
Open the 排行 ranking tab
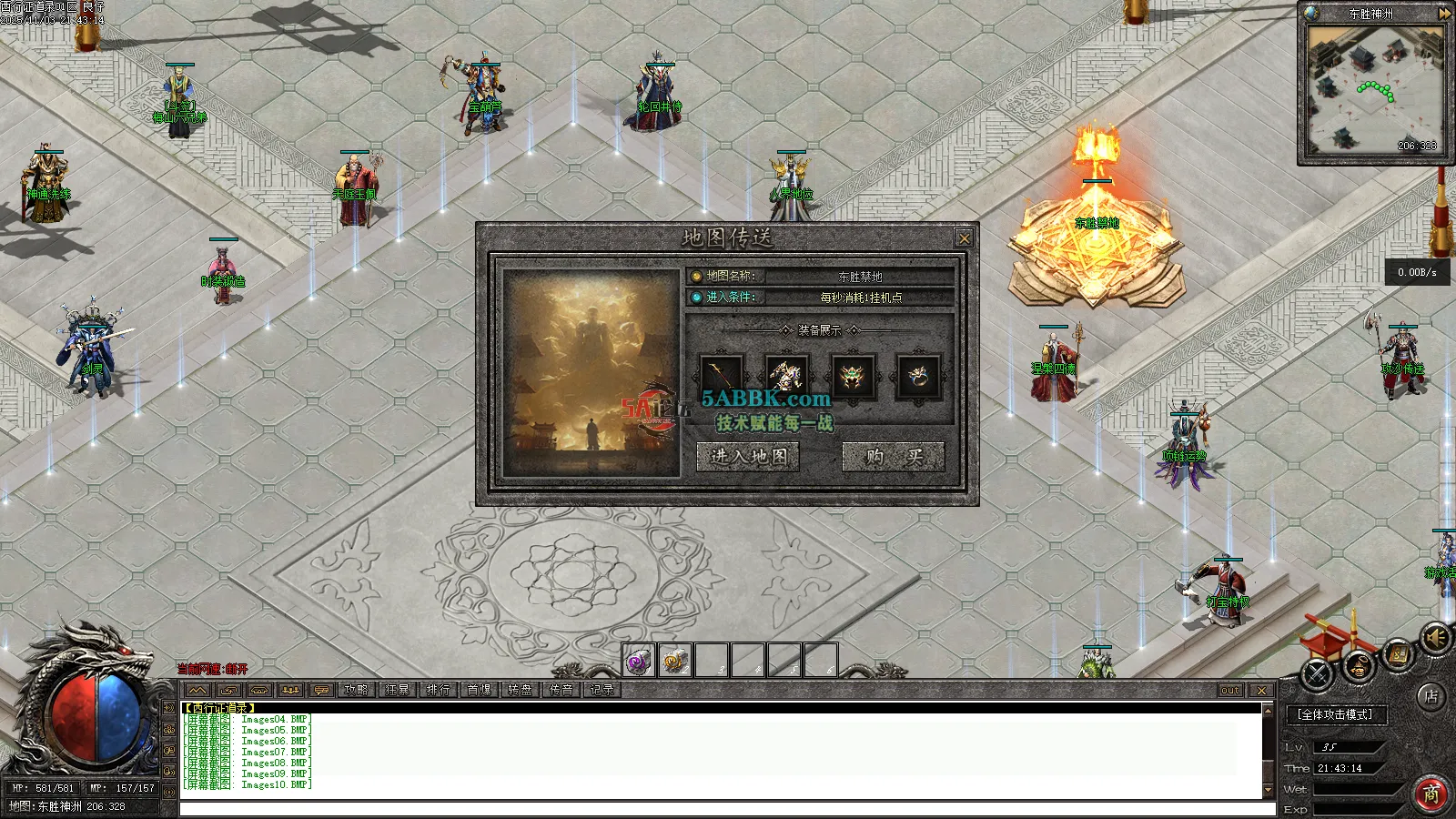pyautogui.click(x=438, y=690)
